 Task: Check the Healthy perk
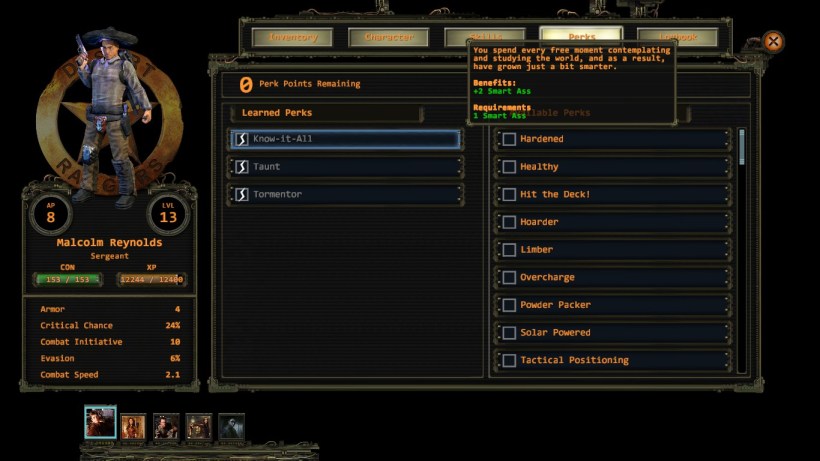pos(509,167)
